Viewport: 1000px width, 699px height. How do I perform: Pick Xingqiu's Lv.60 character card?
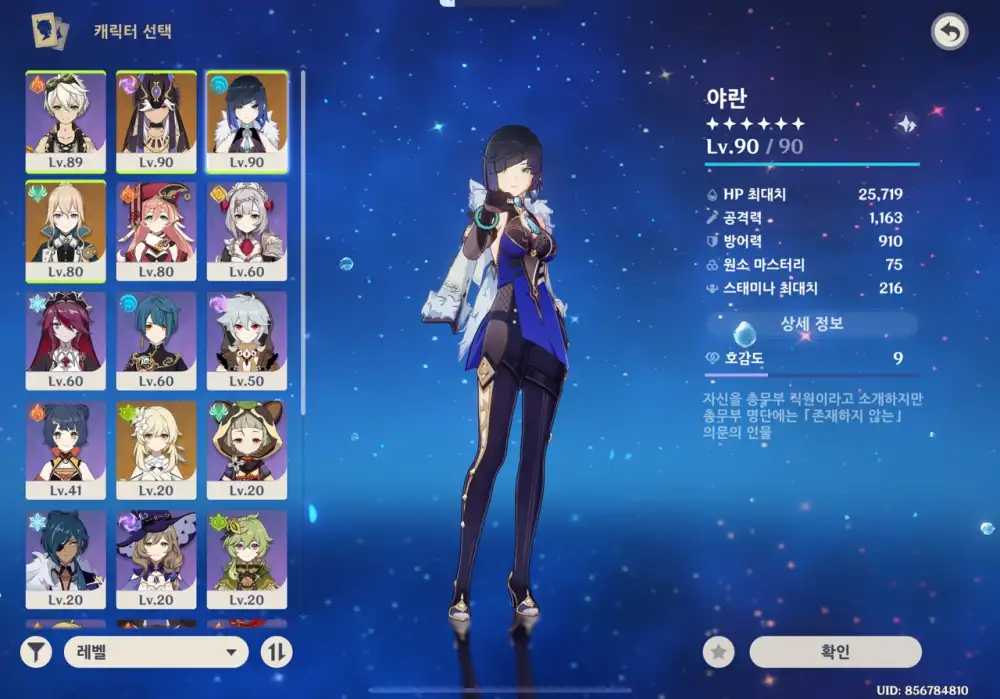tap(156, 341)
